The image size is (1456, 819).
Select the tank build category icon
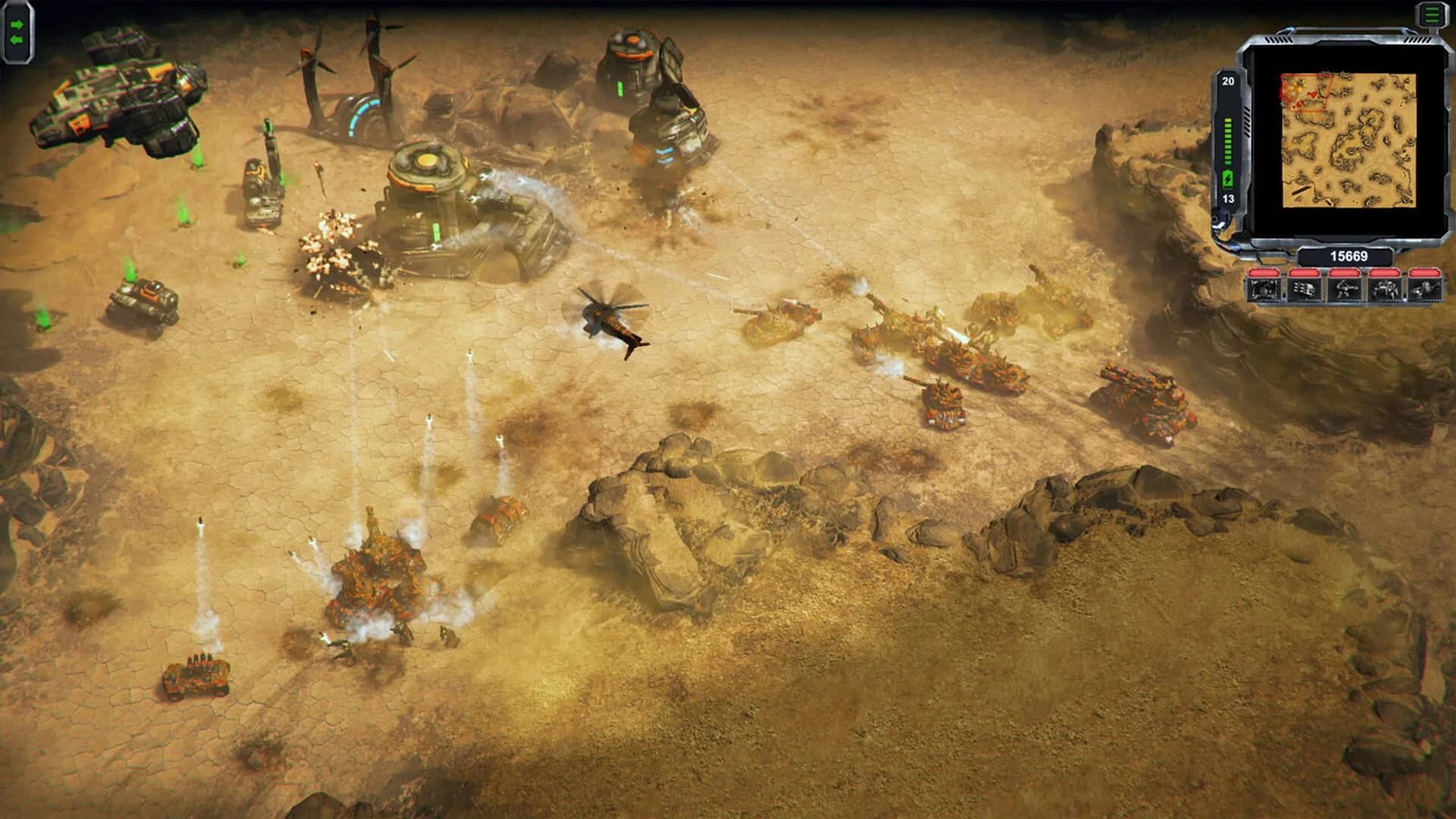click(1385, 290)
